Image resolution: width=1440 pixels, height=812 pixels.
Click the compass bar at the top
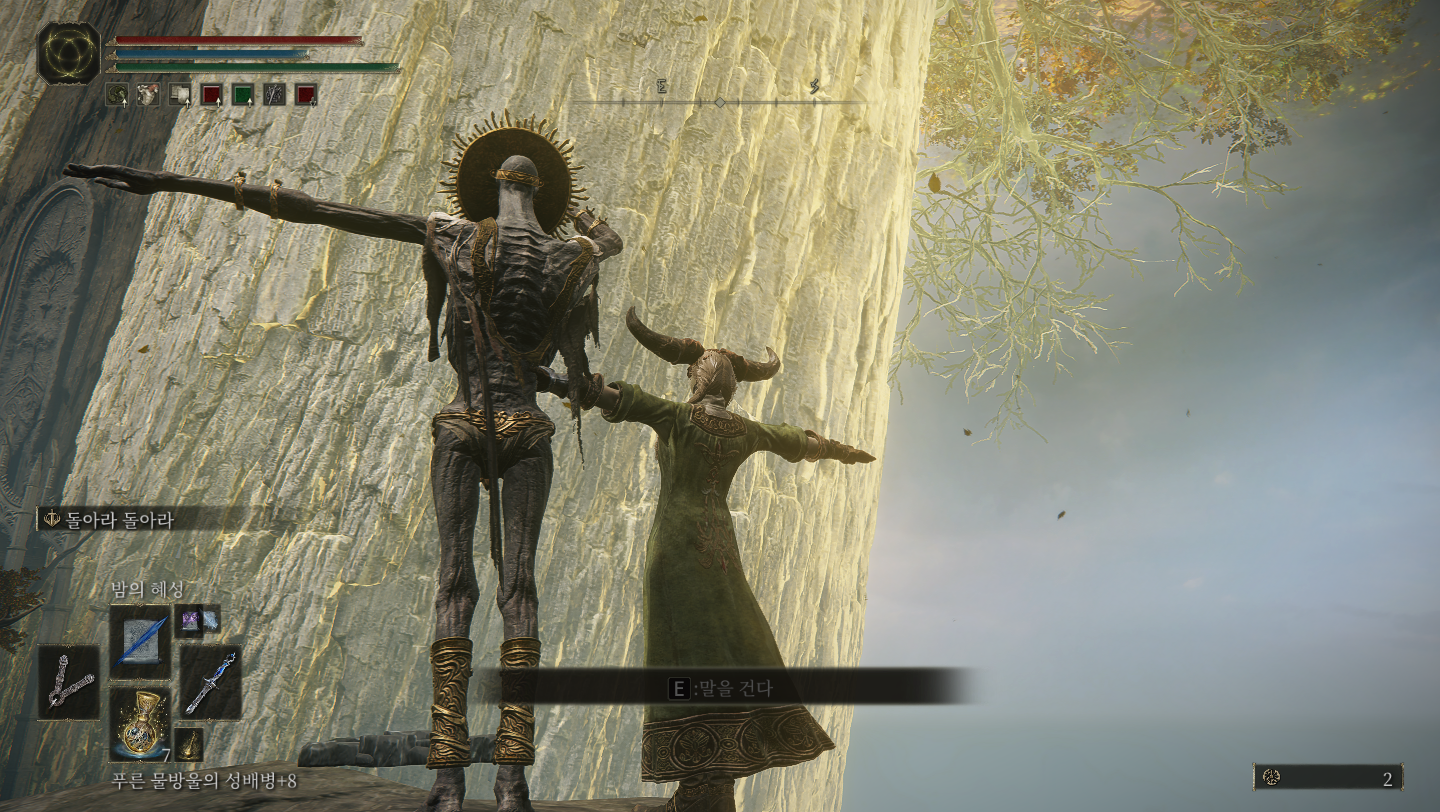tap(719, 102)
